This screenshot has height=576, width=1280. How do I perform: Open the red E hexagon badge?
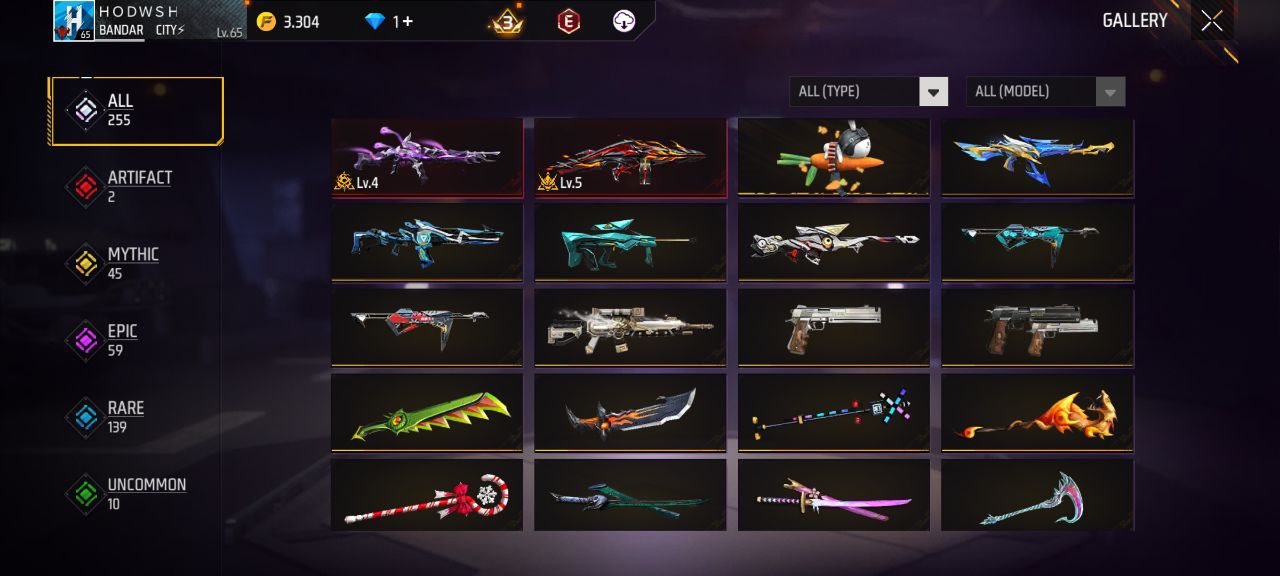pos(568,21)
